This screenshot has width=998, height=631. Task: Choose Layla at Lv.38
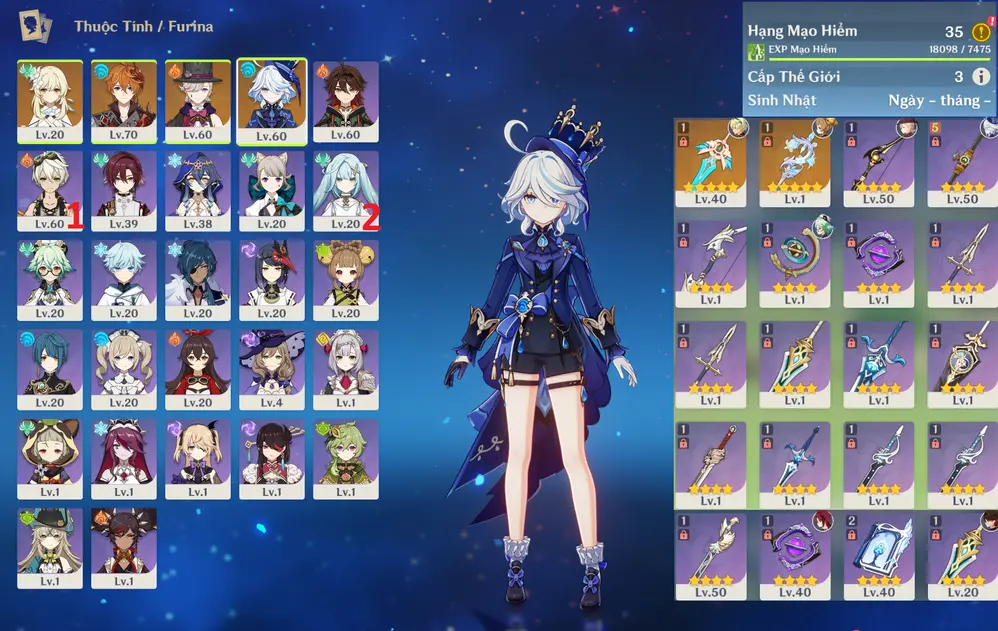(198, 191)
